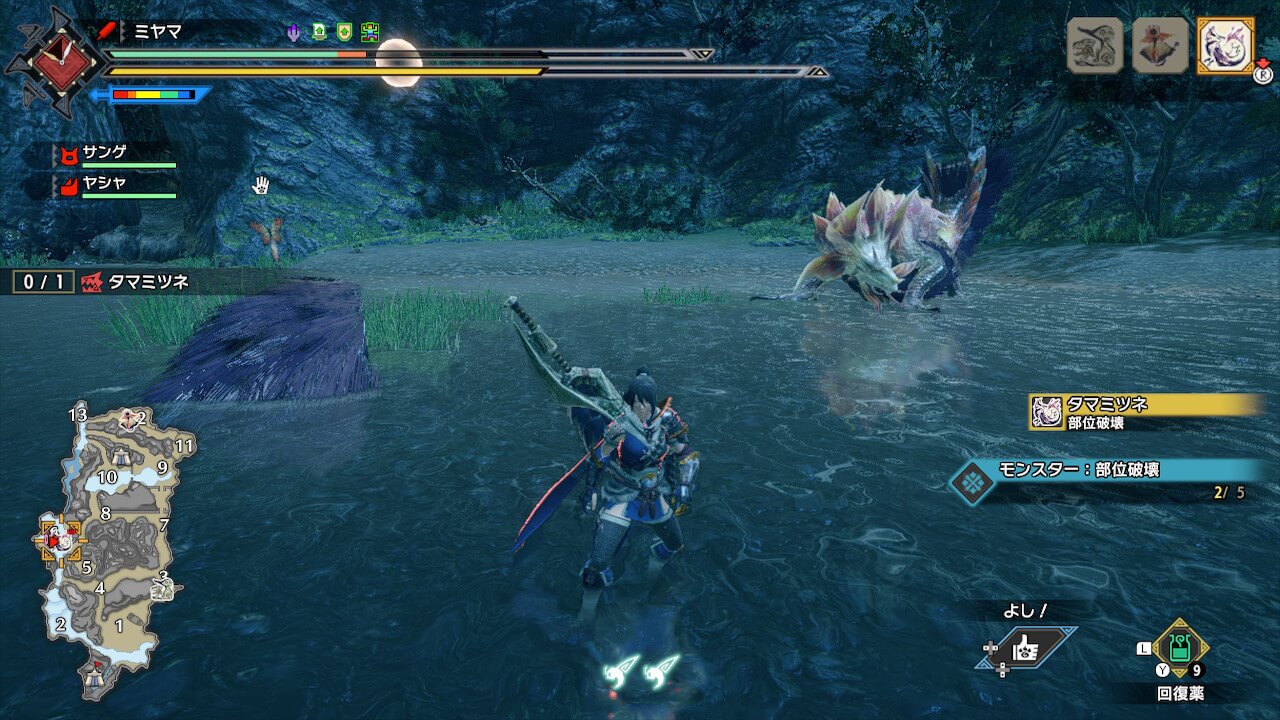Open the モンスター：部位破壊 sub-quest tracker

[1100, 480]
